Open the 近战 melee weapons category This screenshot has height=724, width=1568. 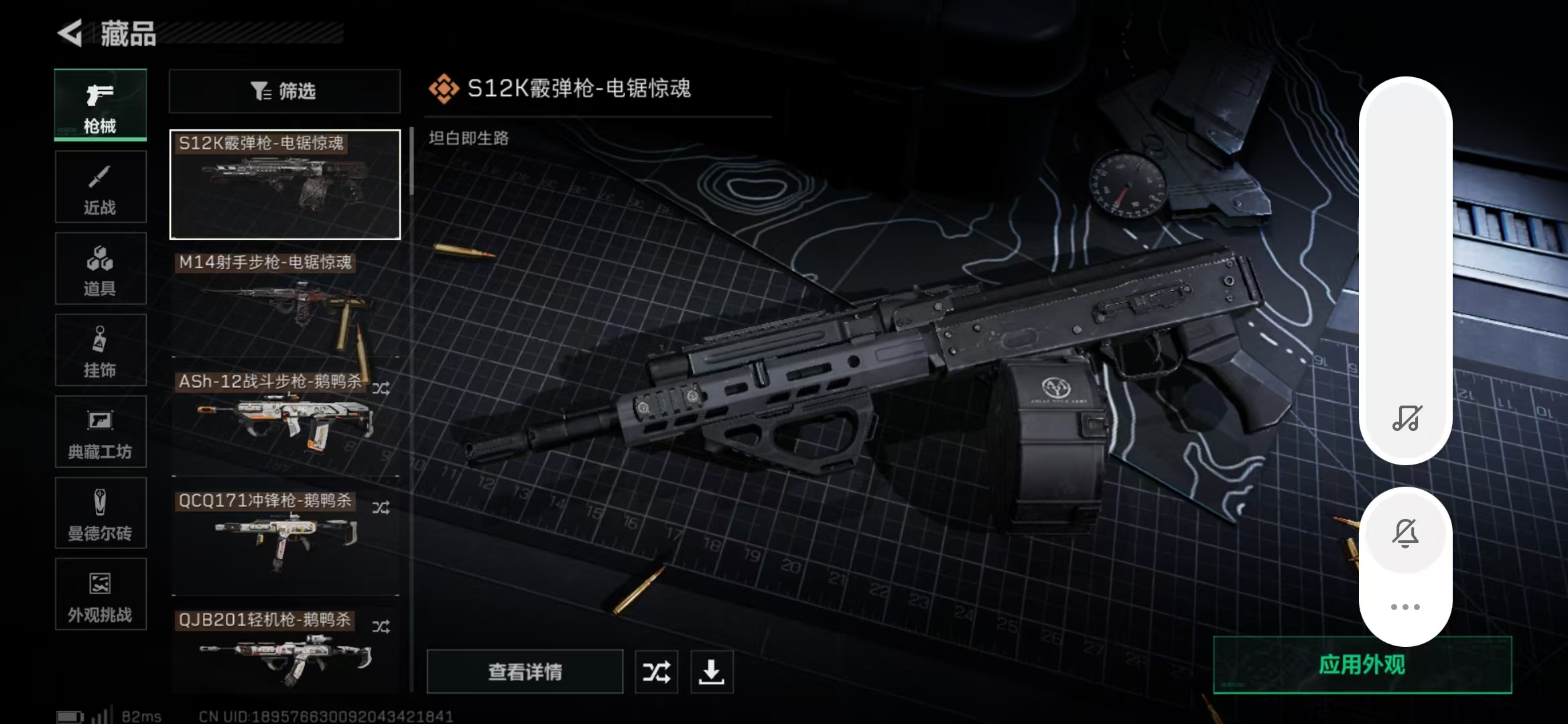click(x=99, y=188)
